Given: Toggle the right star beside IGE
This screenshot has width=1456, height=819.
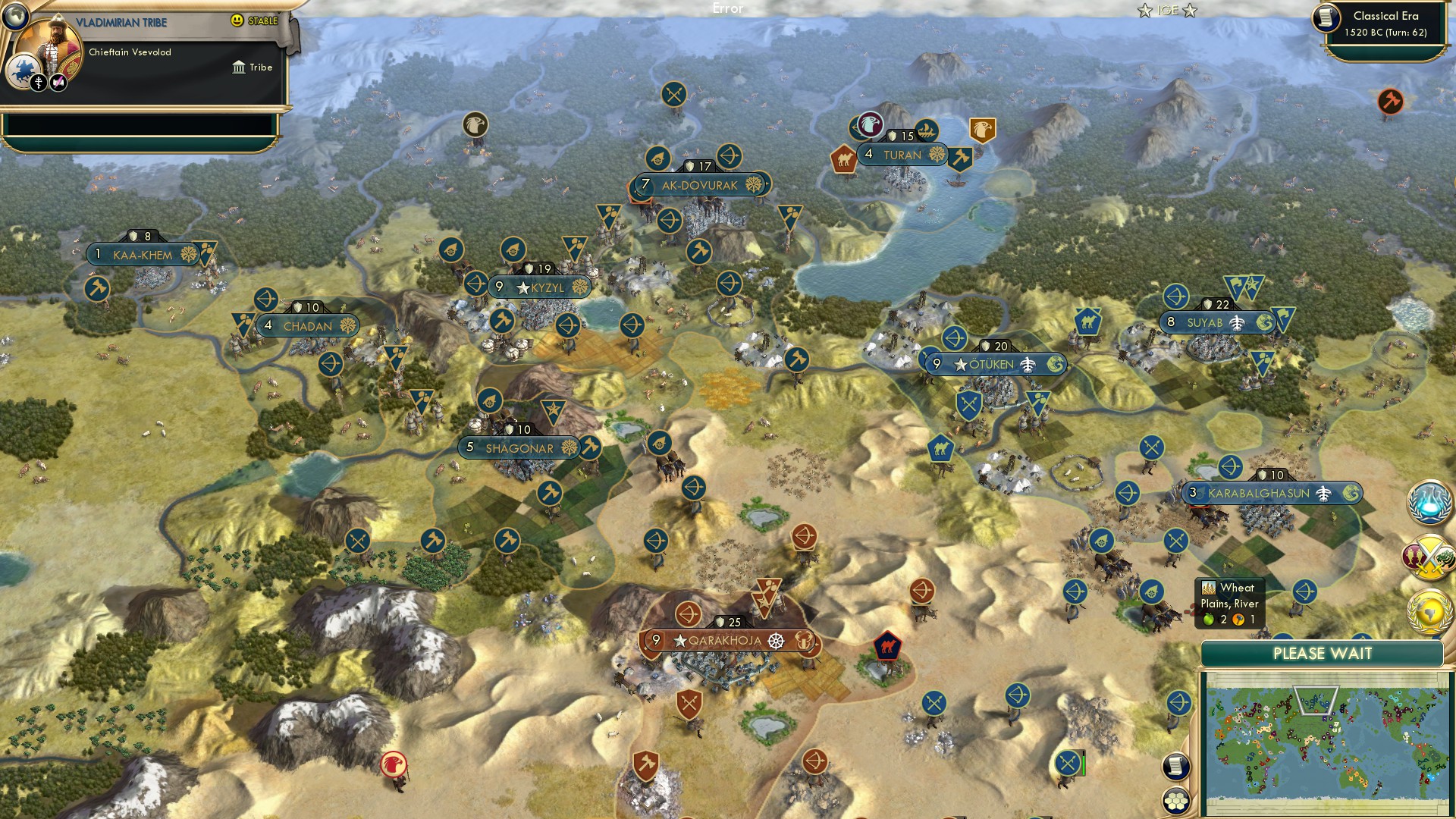Looking at the screenshot, I should point(1190,11).
